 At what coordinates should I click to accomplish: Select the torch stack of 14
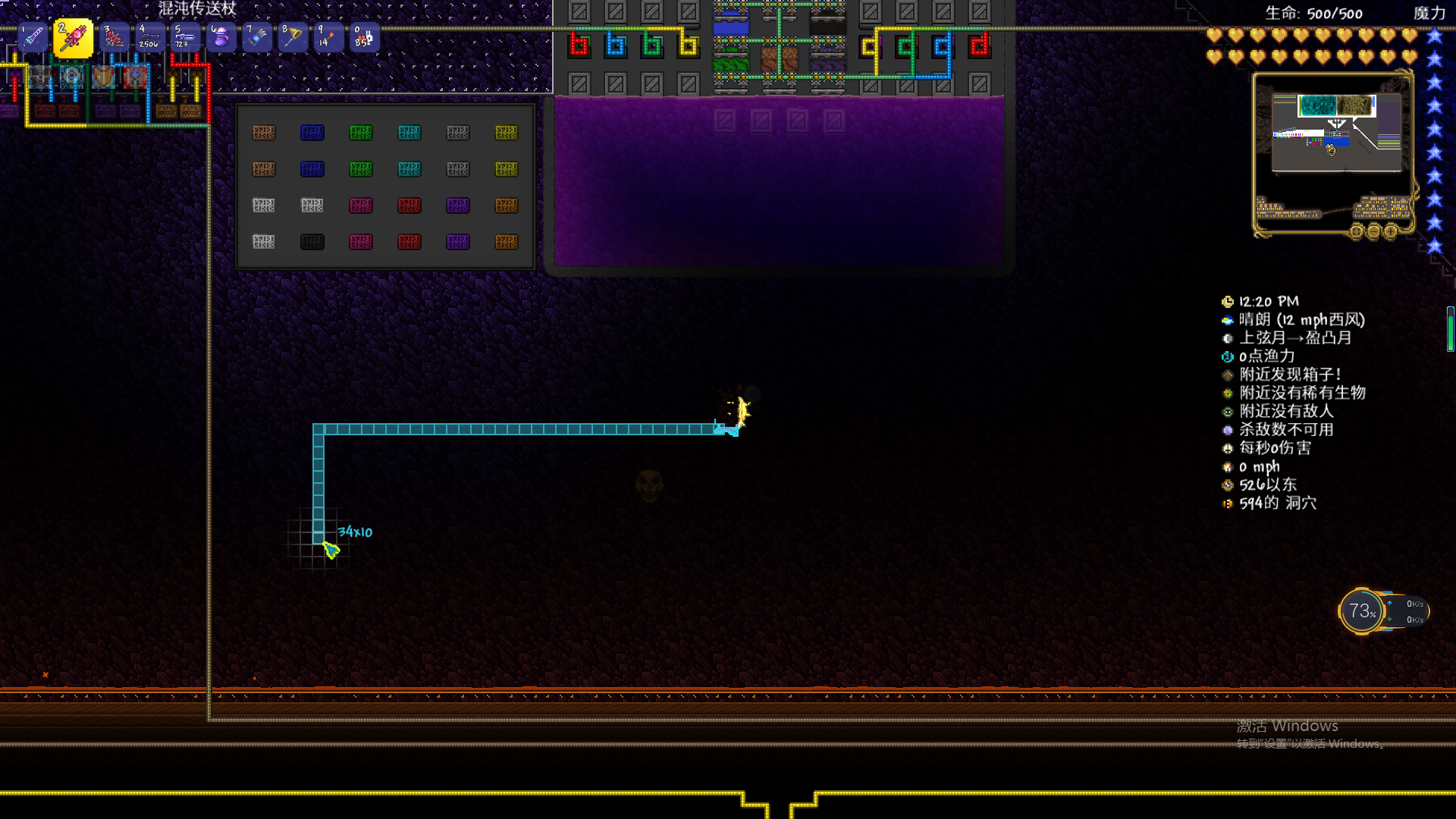(x=328, y=37)
